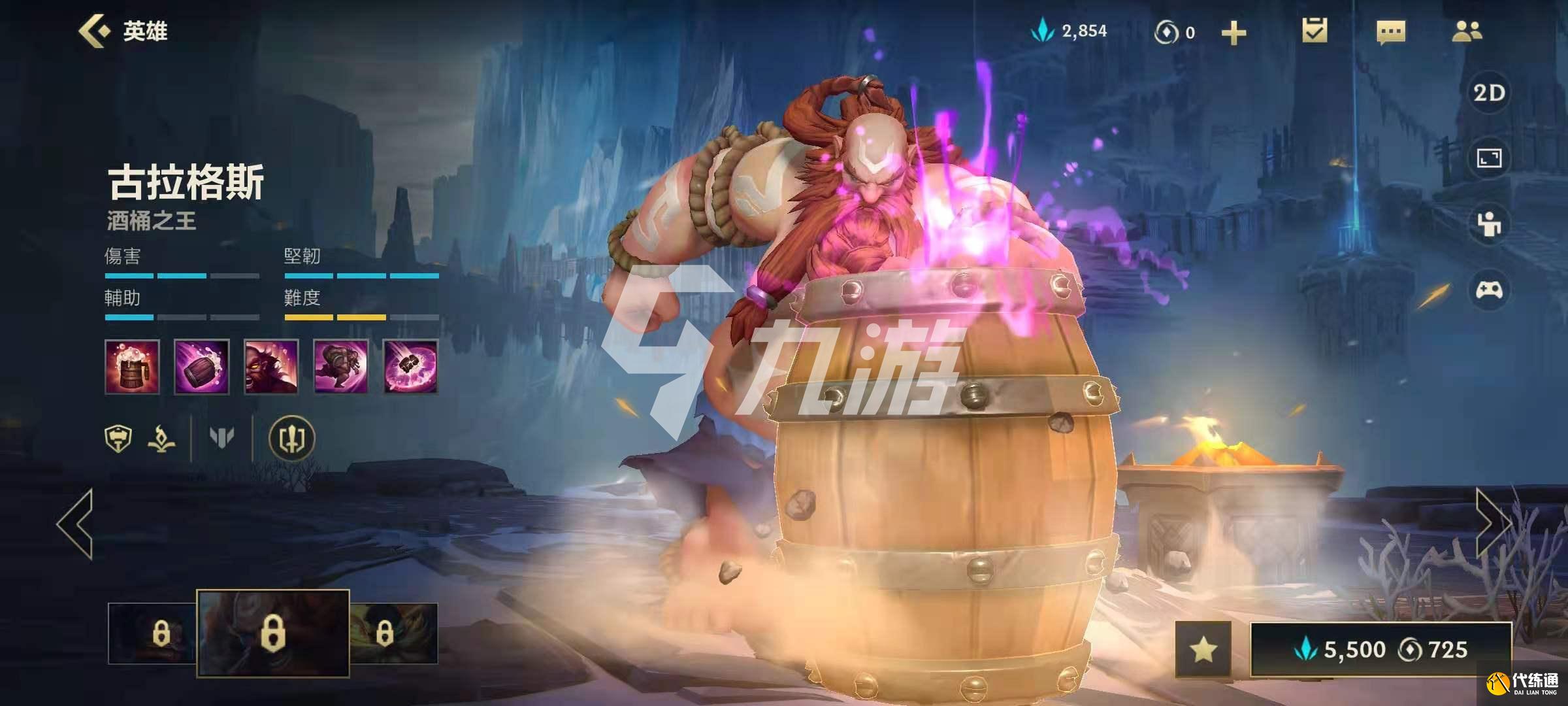Open the chat speech-bubble icon
The height and width of the screenshot is (706, 1568).
[1390, 32]
